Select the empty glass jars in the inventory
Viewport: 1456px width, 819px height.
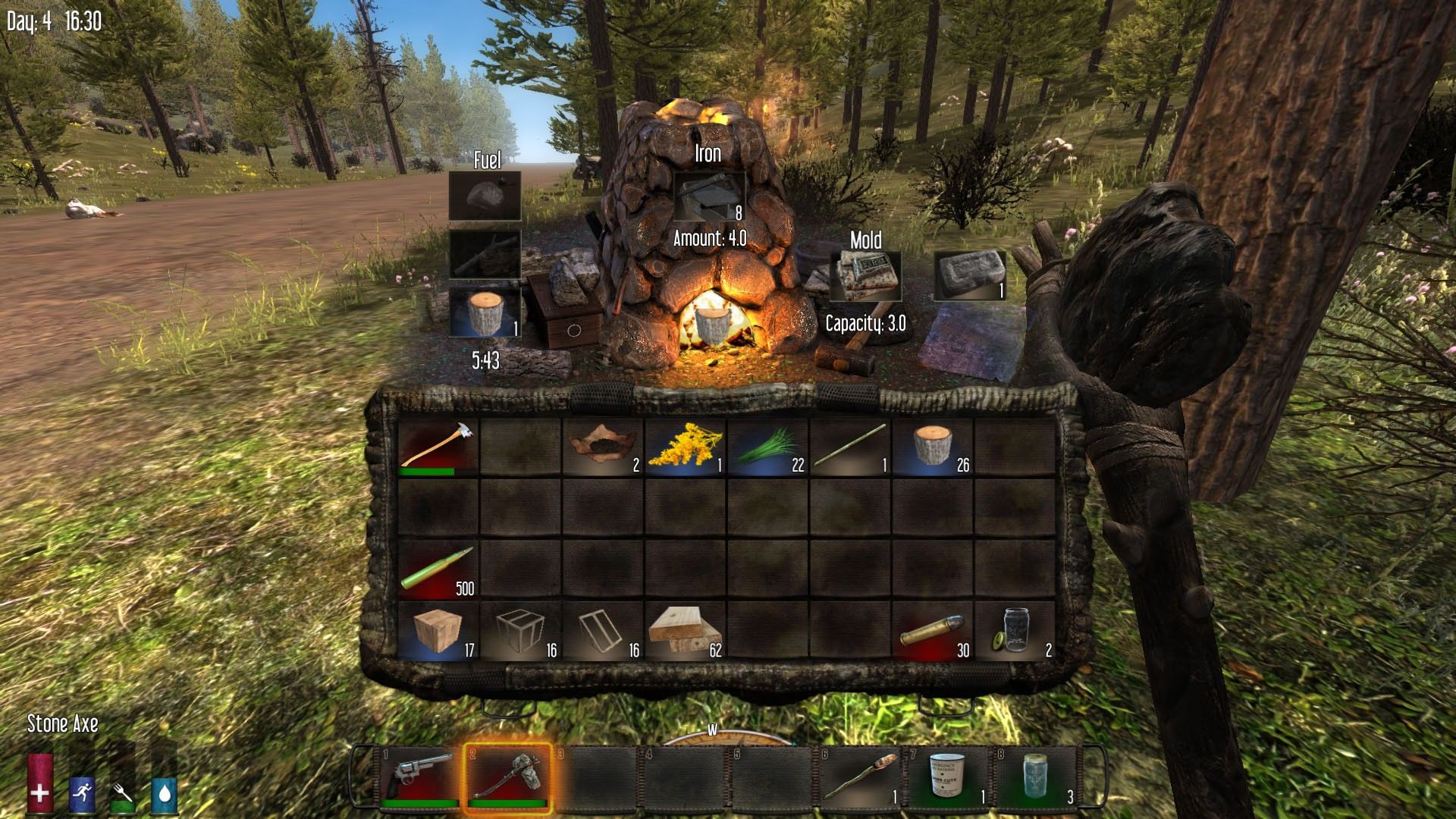click(x=1015, y=632)
